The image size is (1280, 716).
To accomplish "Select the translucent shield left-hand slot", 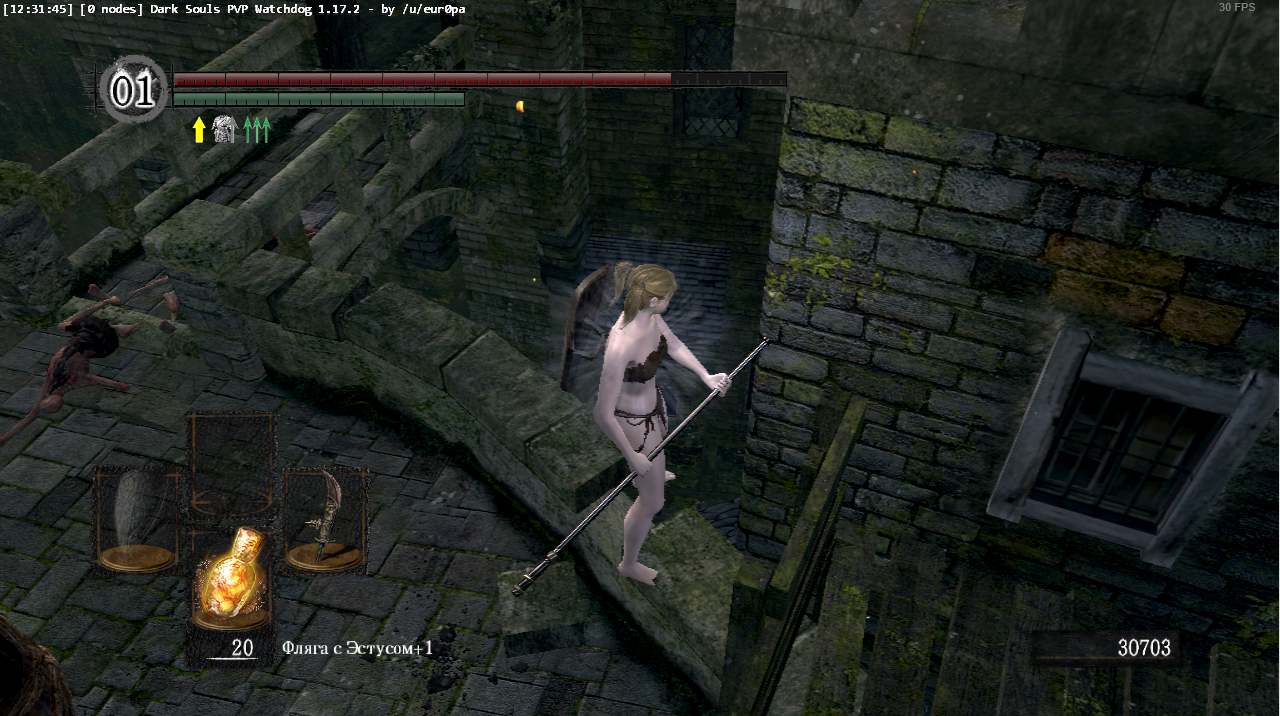I will point(138,519).
